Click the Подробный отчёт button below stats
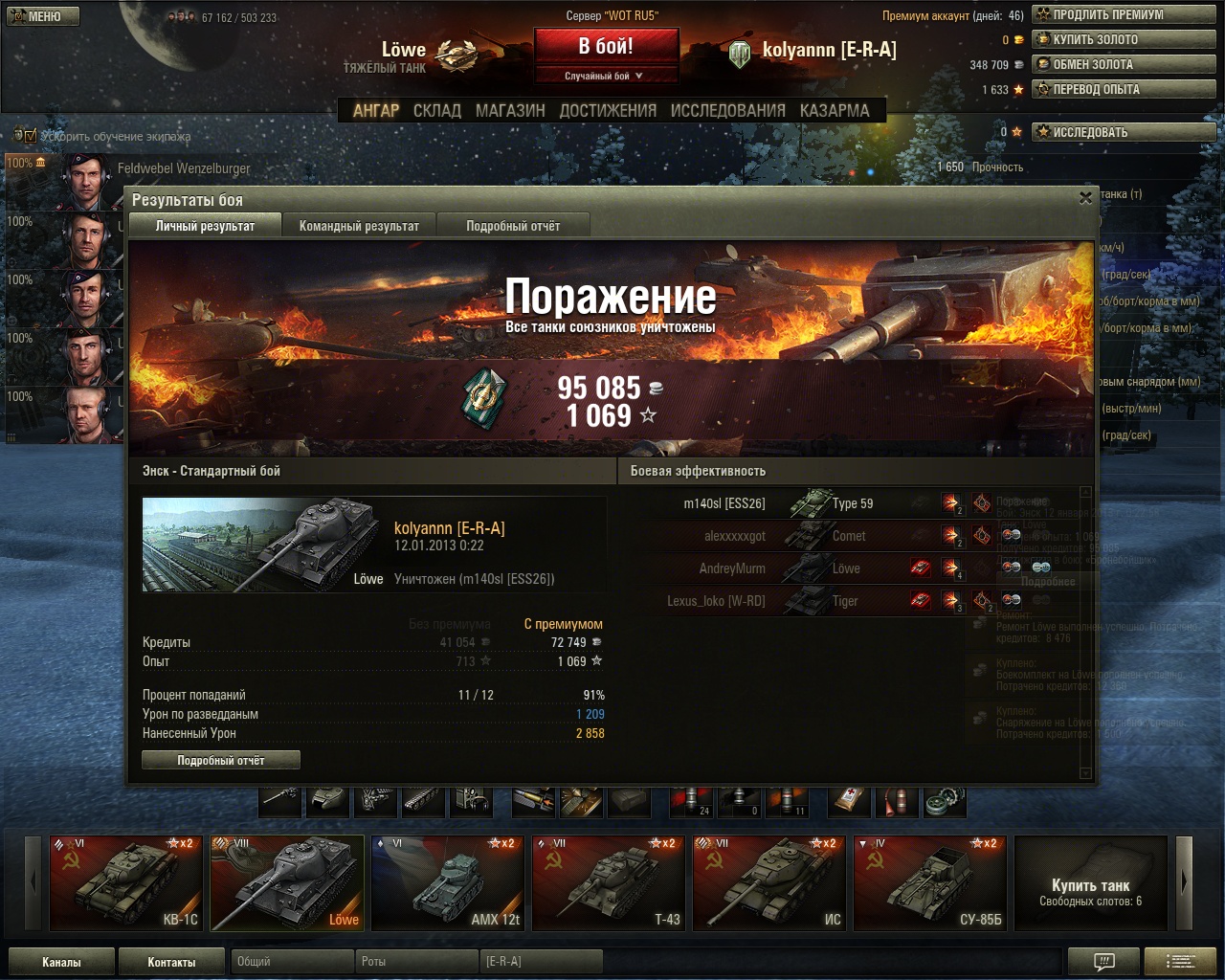The image size is (1225, 980). click(x=221, y=760)
